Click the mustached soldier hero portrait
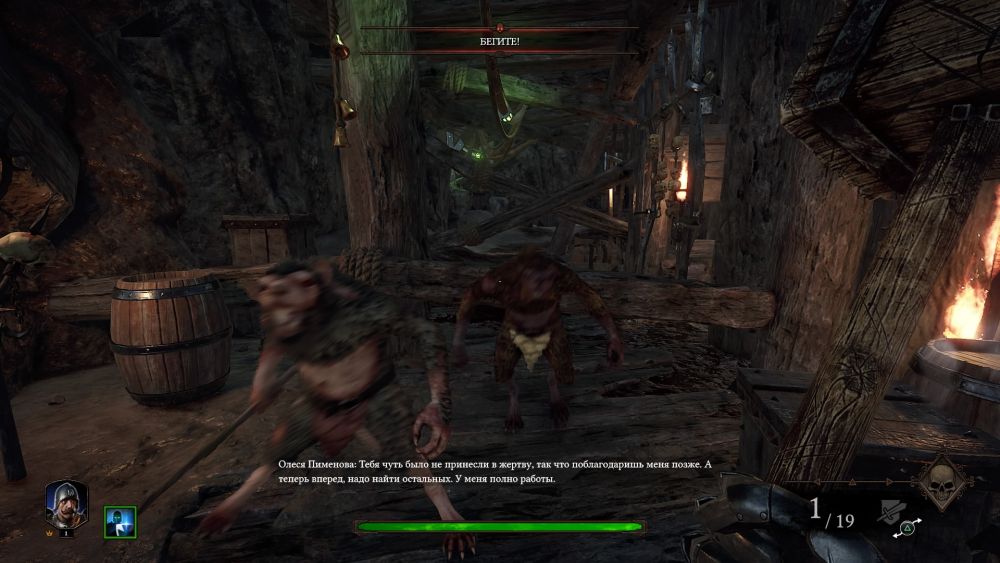Viewport: 1000px width, 563px height. click(66, 503)
